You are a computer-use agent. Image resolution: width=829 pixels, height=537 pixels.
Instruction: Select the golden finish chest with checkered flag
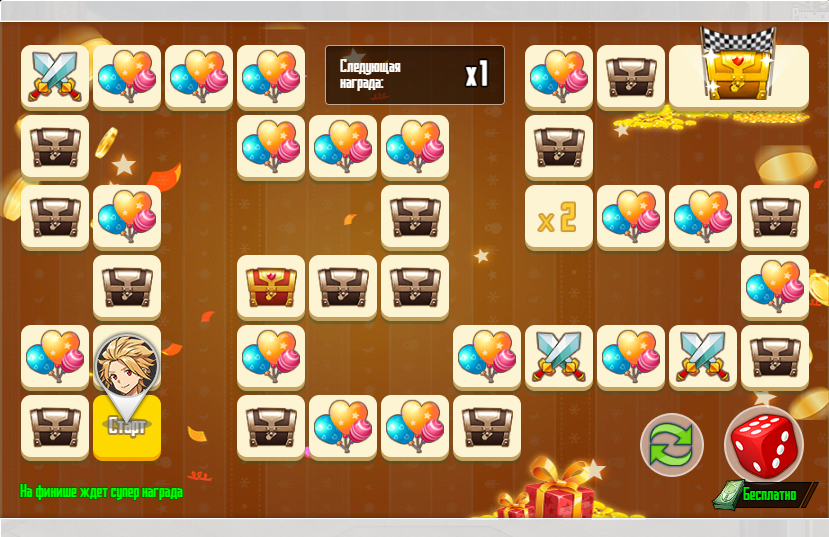pos(738,76)
